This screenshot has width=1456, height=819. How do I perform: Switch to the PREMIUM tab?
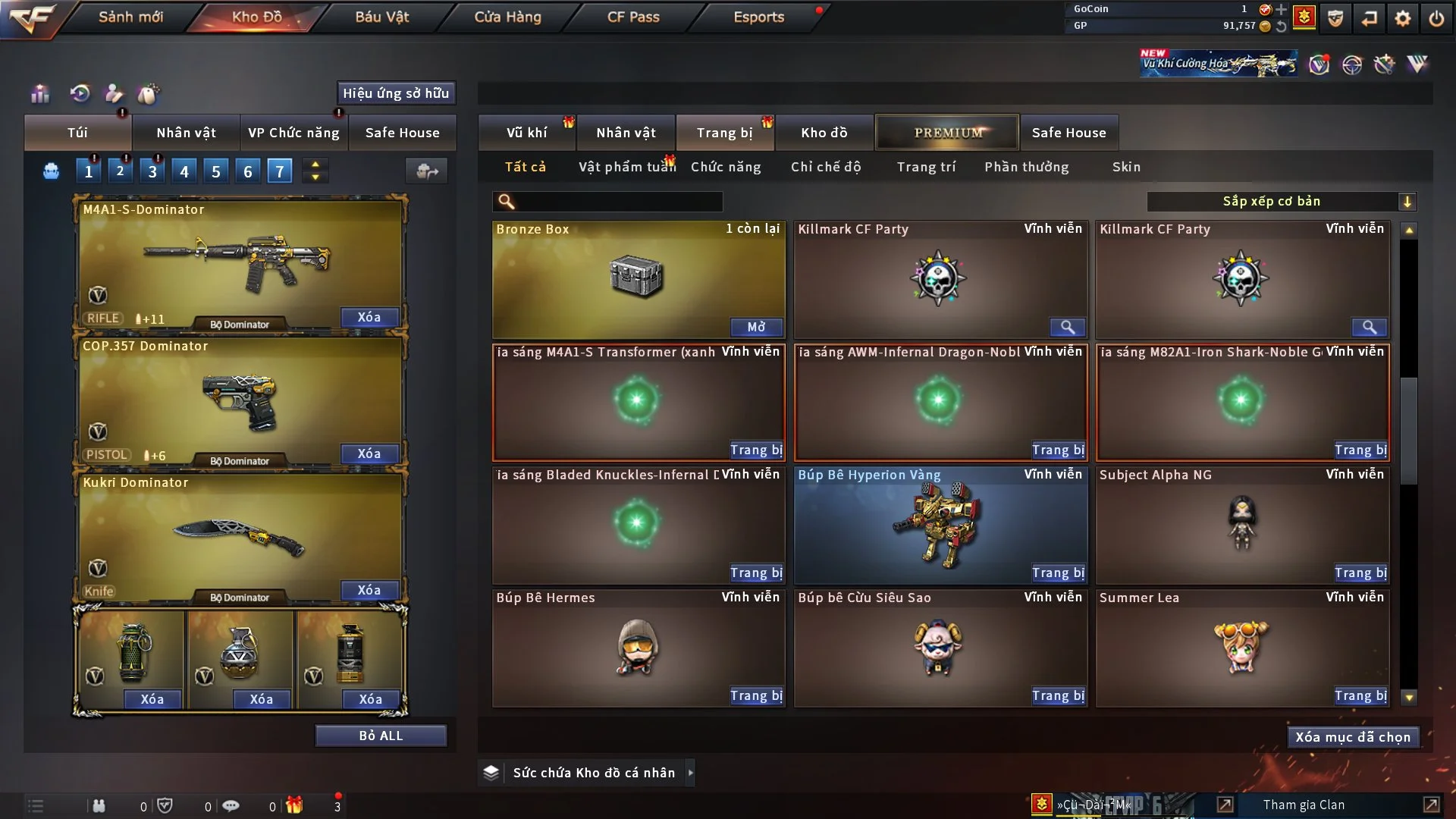(947, 133)
